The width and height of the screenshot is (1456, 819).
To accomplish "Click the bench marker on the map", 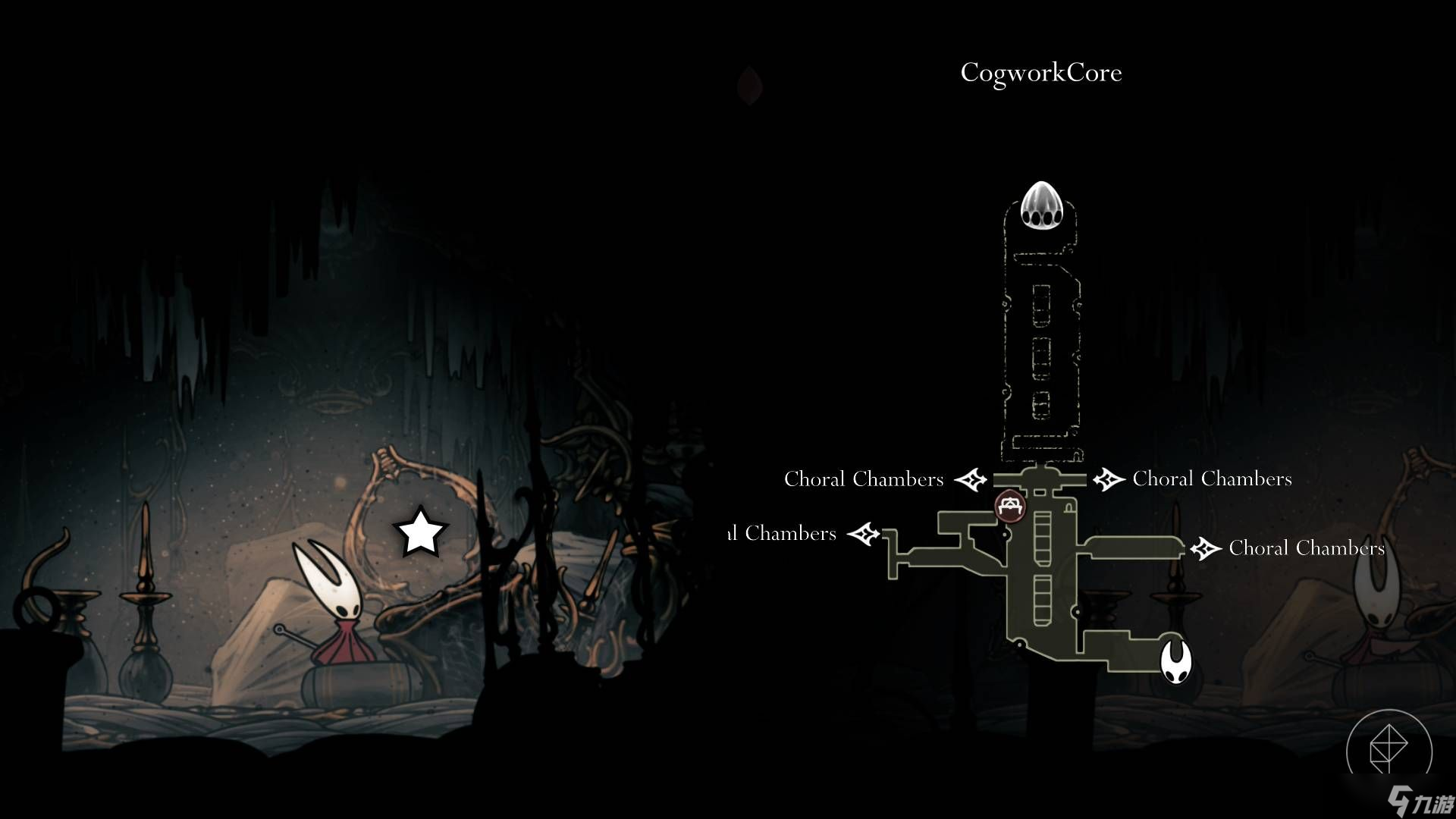I will coord(1009,507).
